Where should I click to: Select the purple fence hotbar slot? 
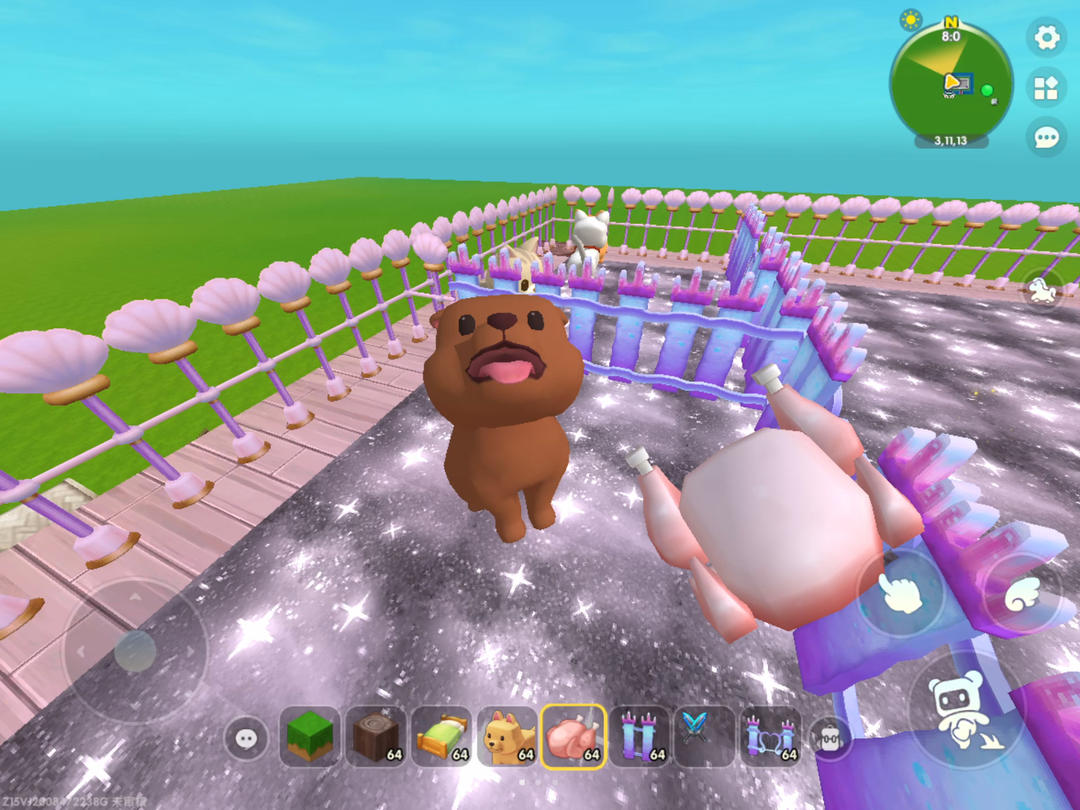640,738
